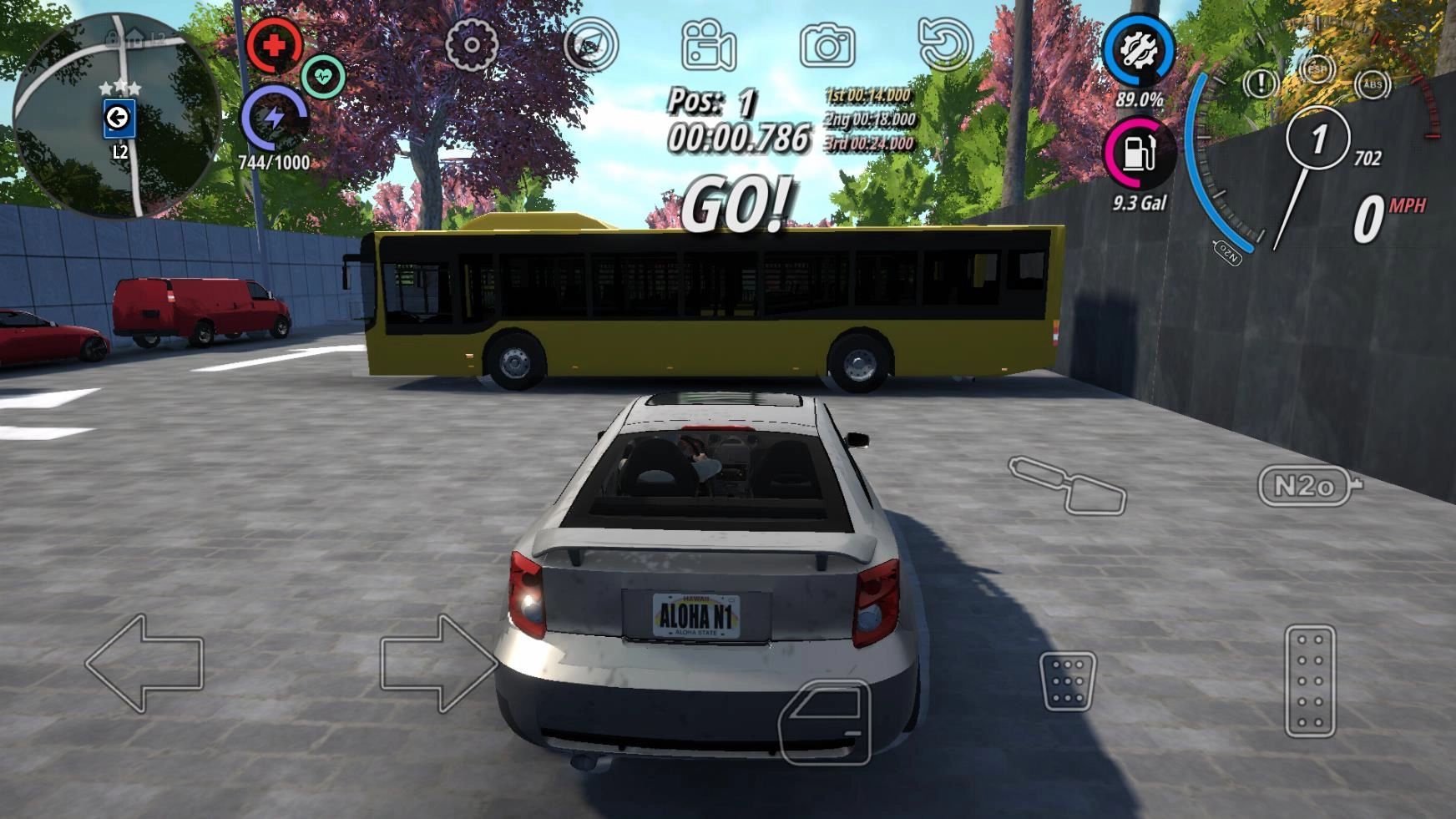Exit the vehicle using the car door icon

tap(825, 721)
